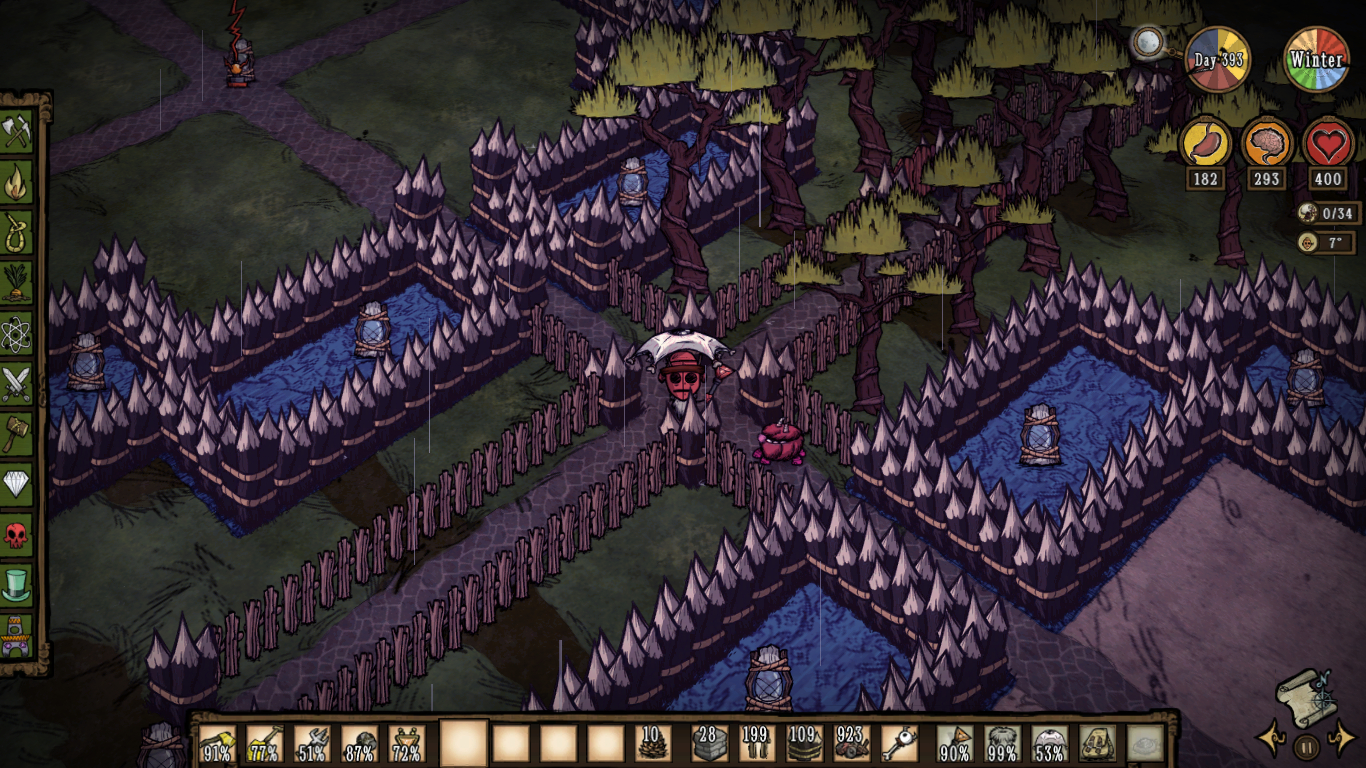
Task: Select the 91% durability axe slot
Action: point(218,744)
